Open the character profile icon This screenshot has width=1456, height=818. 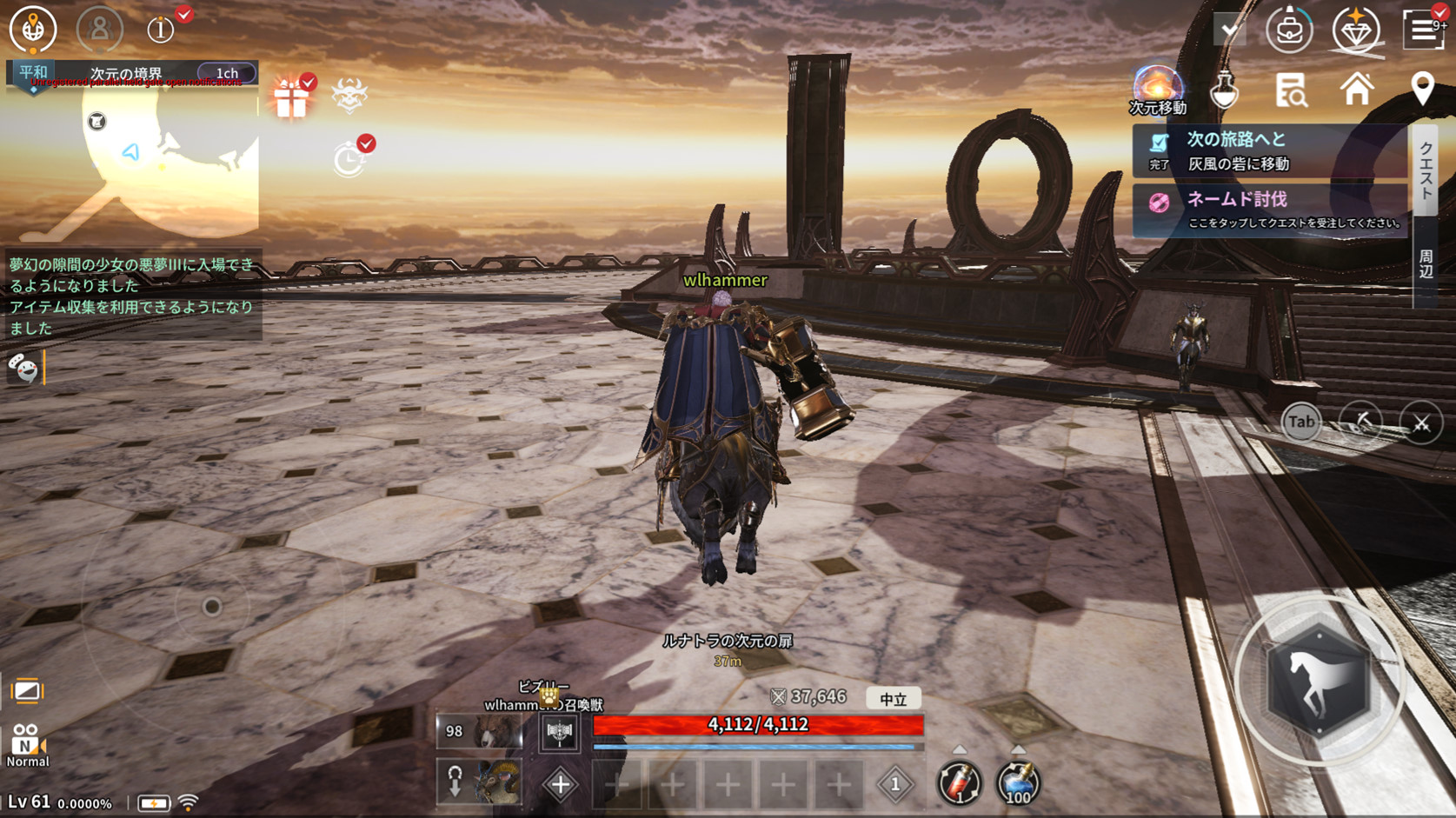tap(99, 30)
